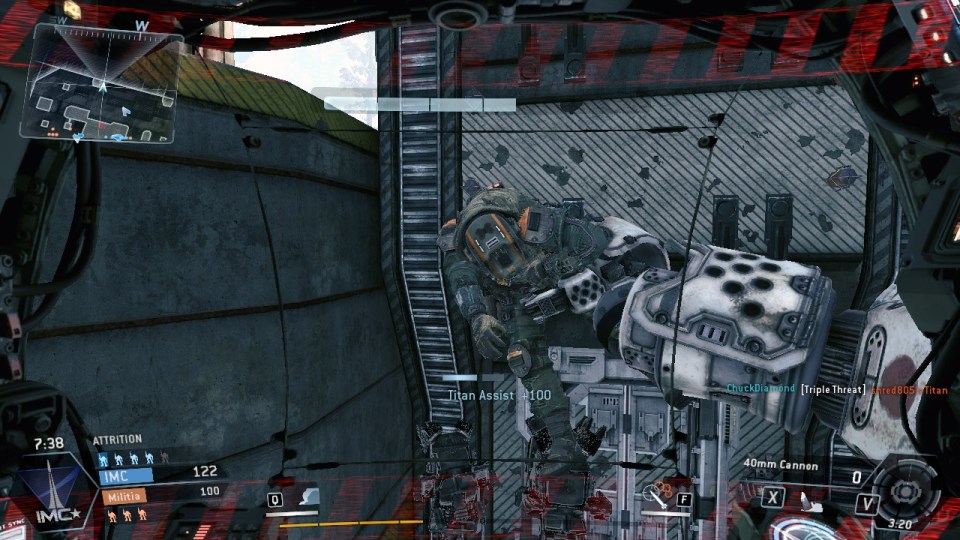This screenshot has width=960, height=540.
Task: Click the blue IMC team label
Action: click(124, 476)
